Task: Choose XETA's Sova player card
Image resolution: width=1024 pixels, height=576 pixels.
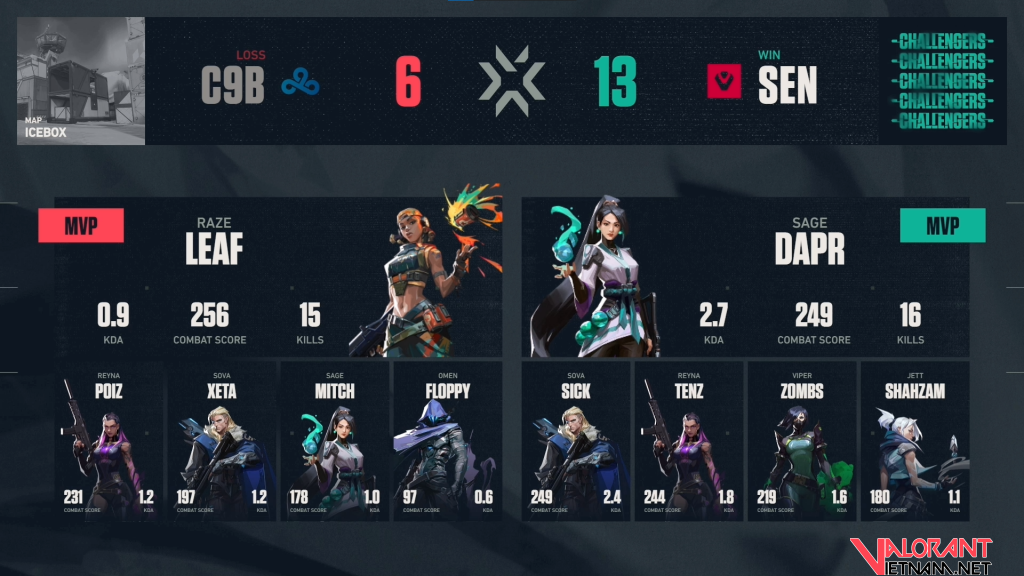Action: [x=221, y=441]
